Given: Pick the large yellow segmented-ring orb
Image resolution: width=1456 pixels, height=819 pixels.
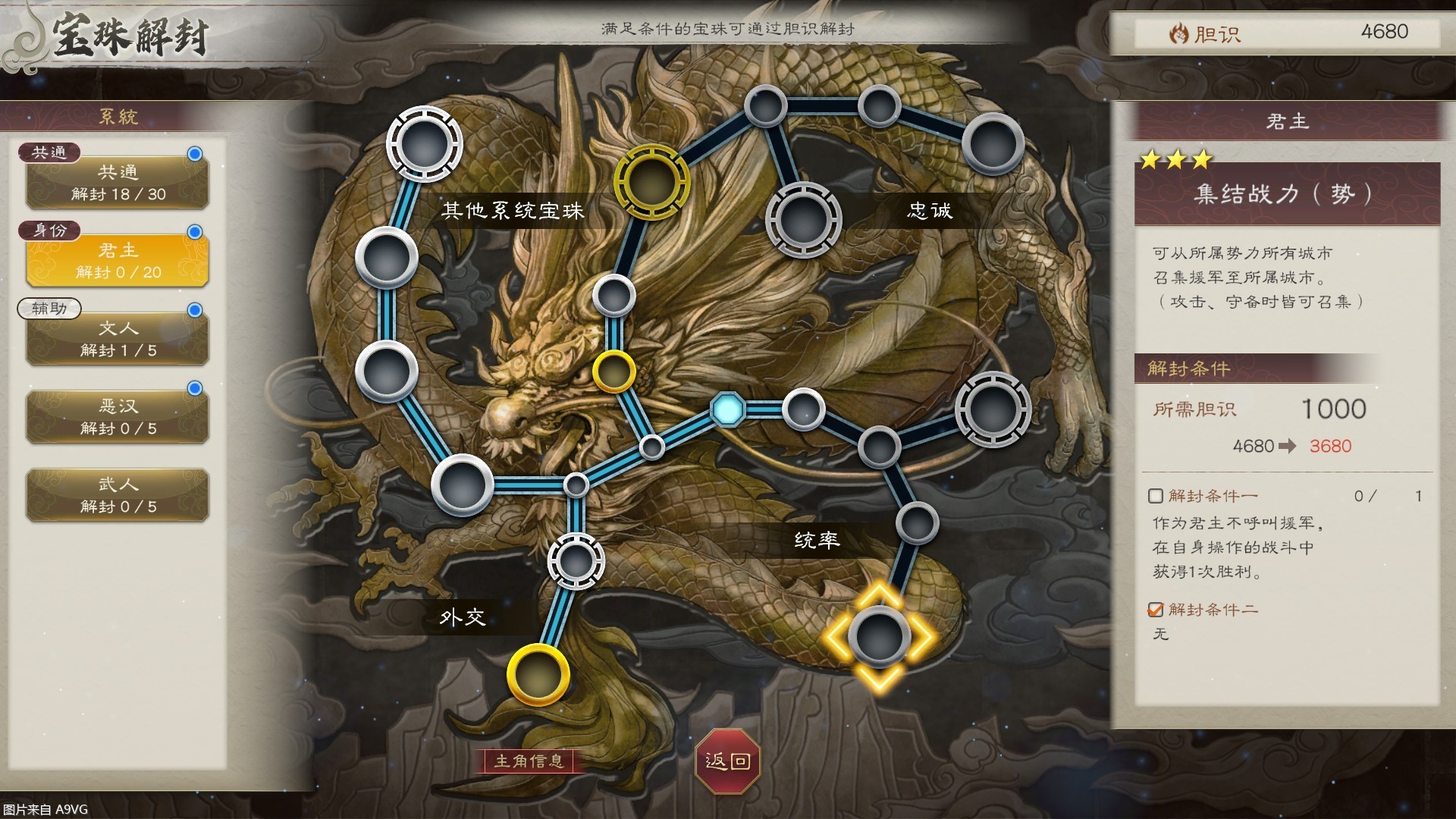Looking at the screenshot, I should tap(651, 182).
